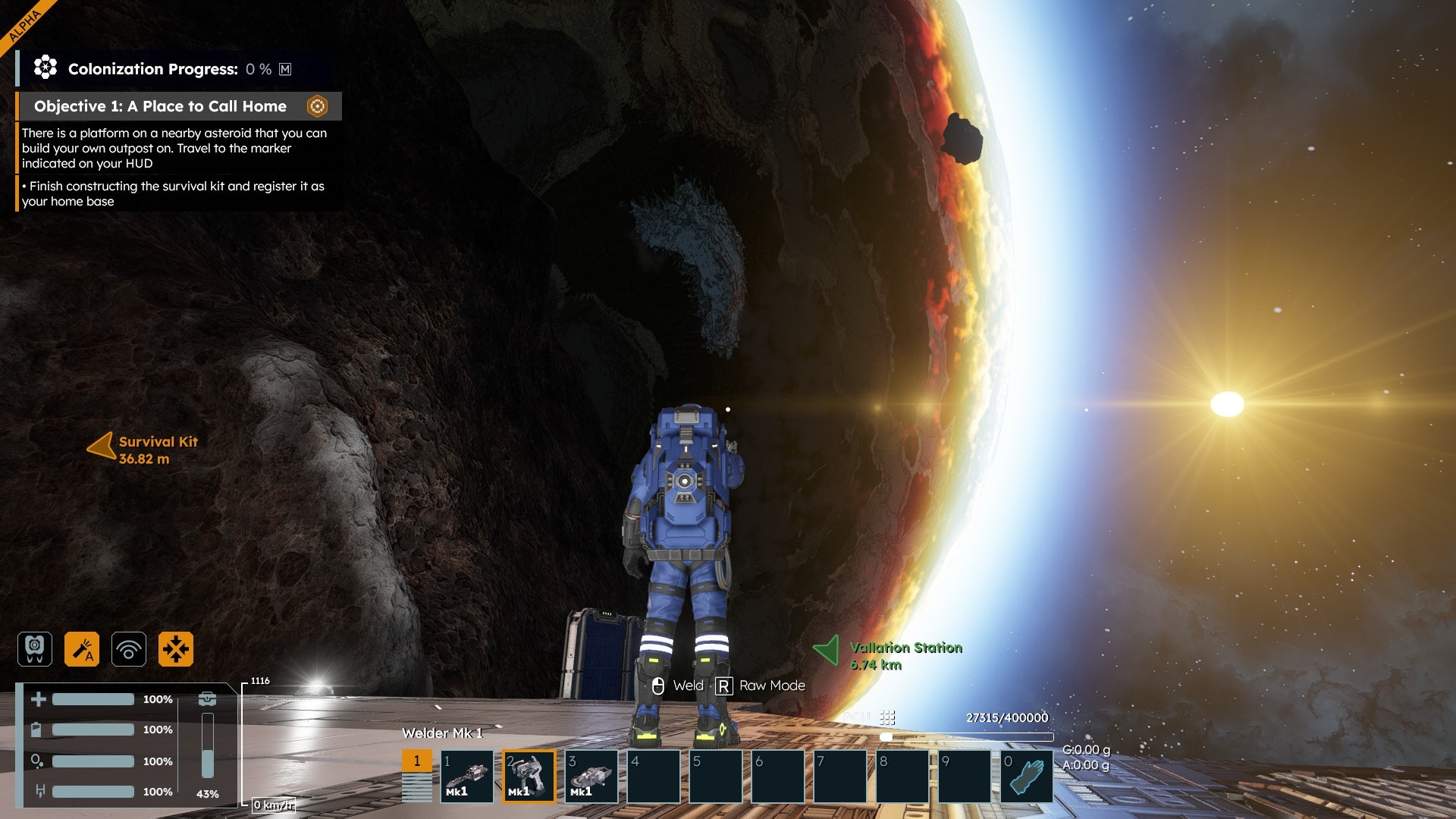Expand objectives with the M indicator
Screen dimensions: 1456x819
286,69
